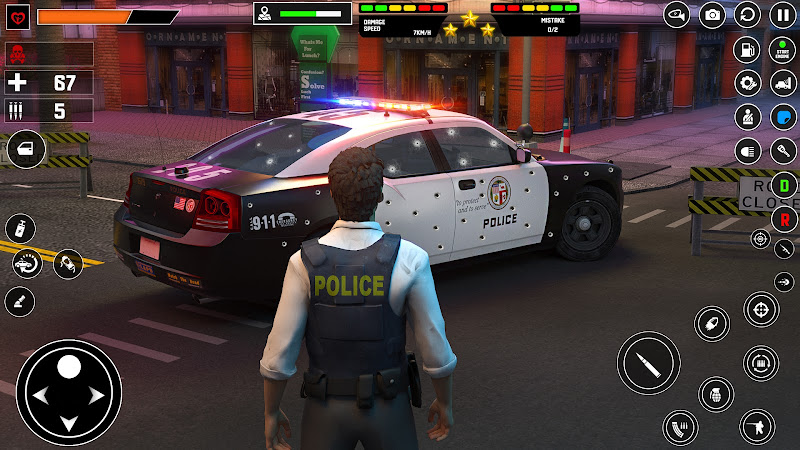
Task: Open the gear and wrench repair icon
Action: (x=747, y=83)
